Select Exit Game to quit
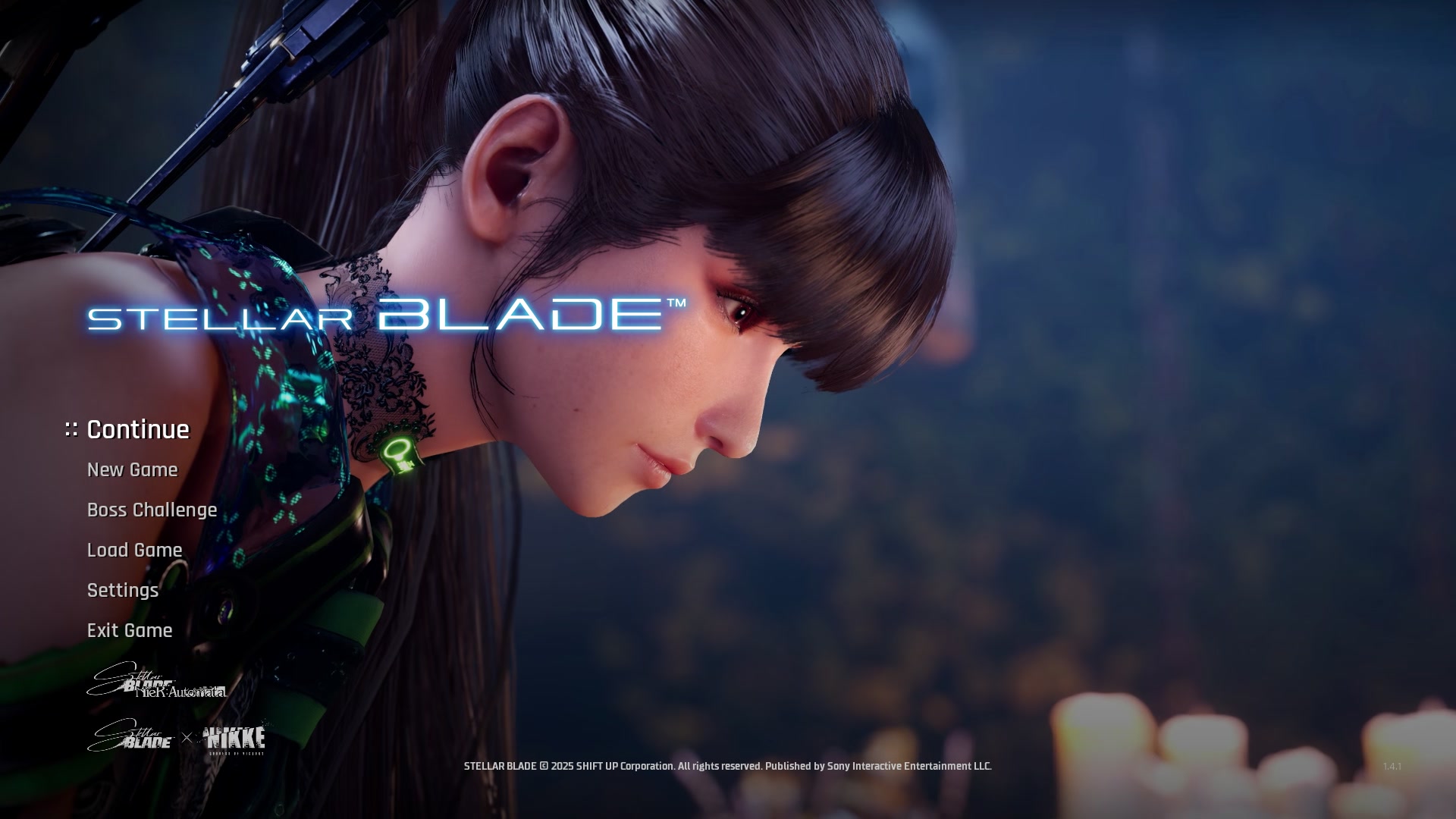Image resolution: width=1456 pixels, height=819 pixels. 129,630
